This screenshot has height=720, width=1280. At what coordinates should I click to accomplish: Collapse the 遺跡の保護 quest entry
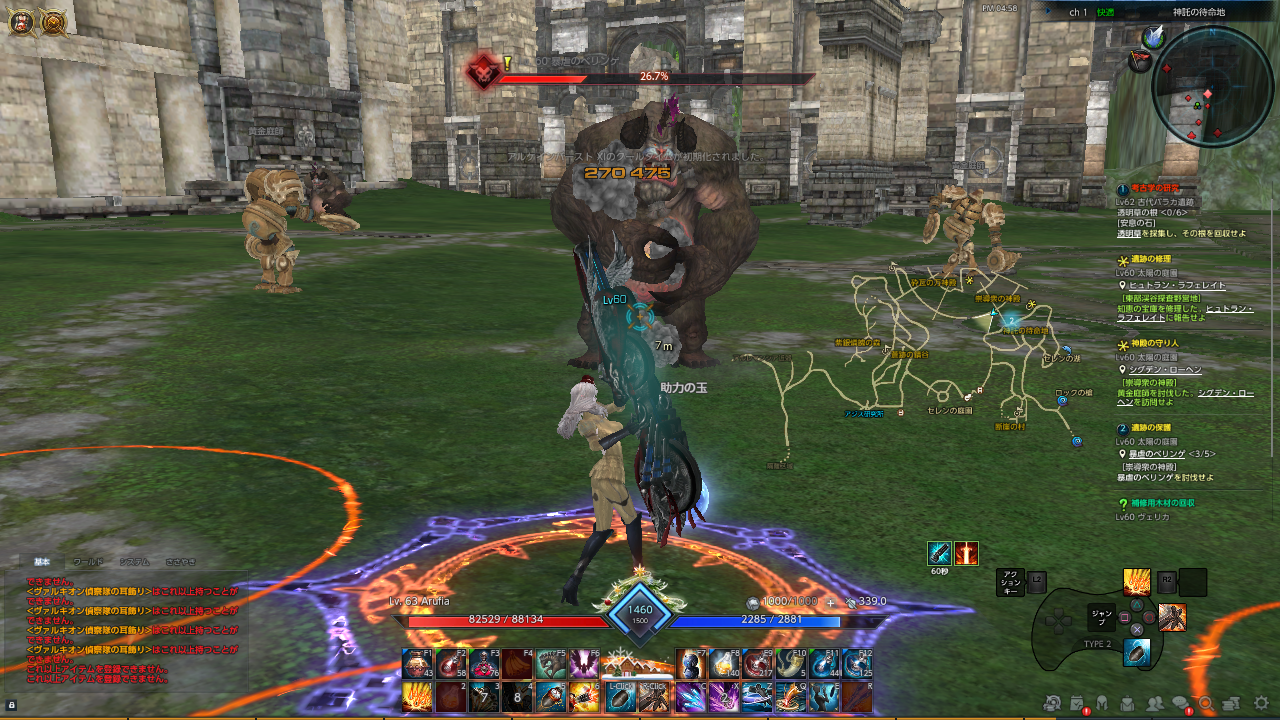pos(1121,428)
